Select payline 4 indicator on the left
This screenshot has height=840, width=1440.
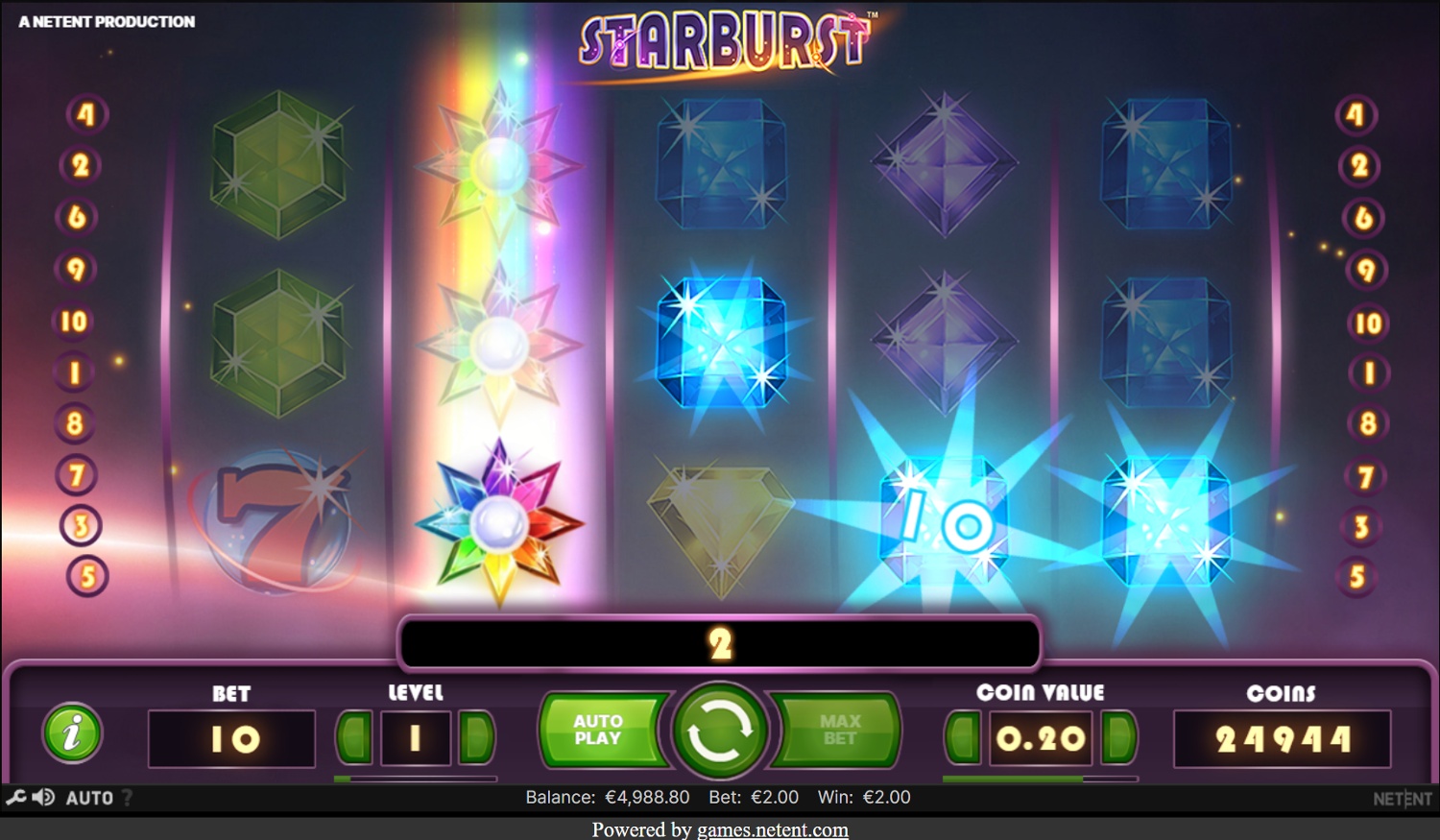(86, 115)
